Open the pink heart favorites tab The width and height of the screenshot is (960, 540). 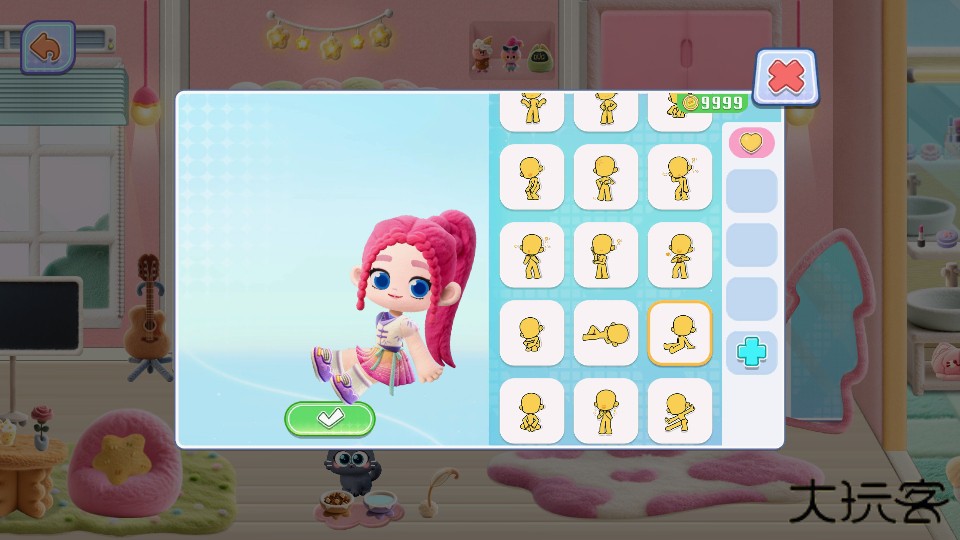click(751, 143)
